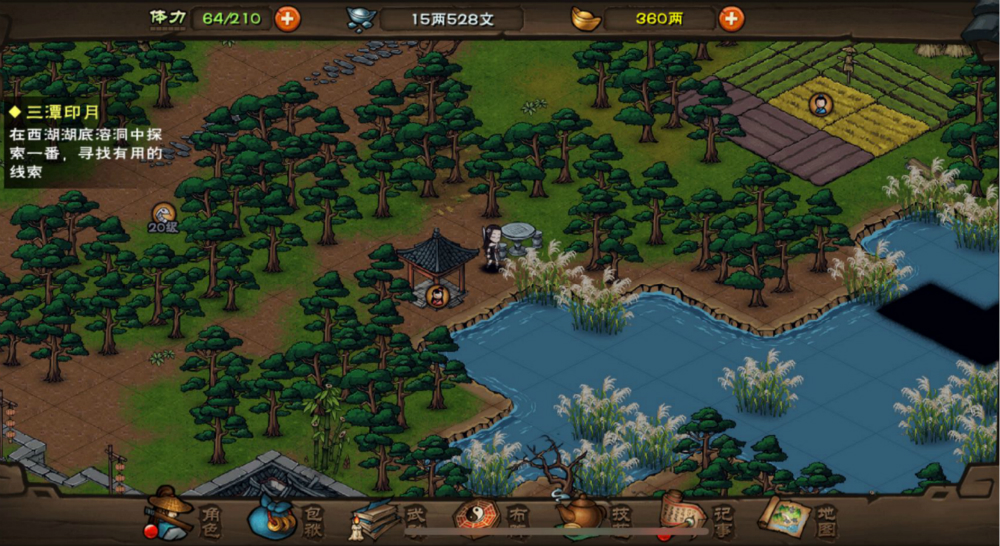Open the 包袱 bag inventory
The height and width of the screenshot is (546, 1000).
click(287, 517)
